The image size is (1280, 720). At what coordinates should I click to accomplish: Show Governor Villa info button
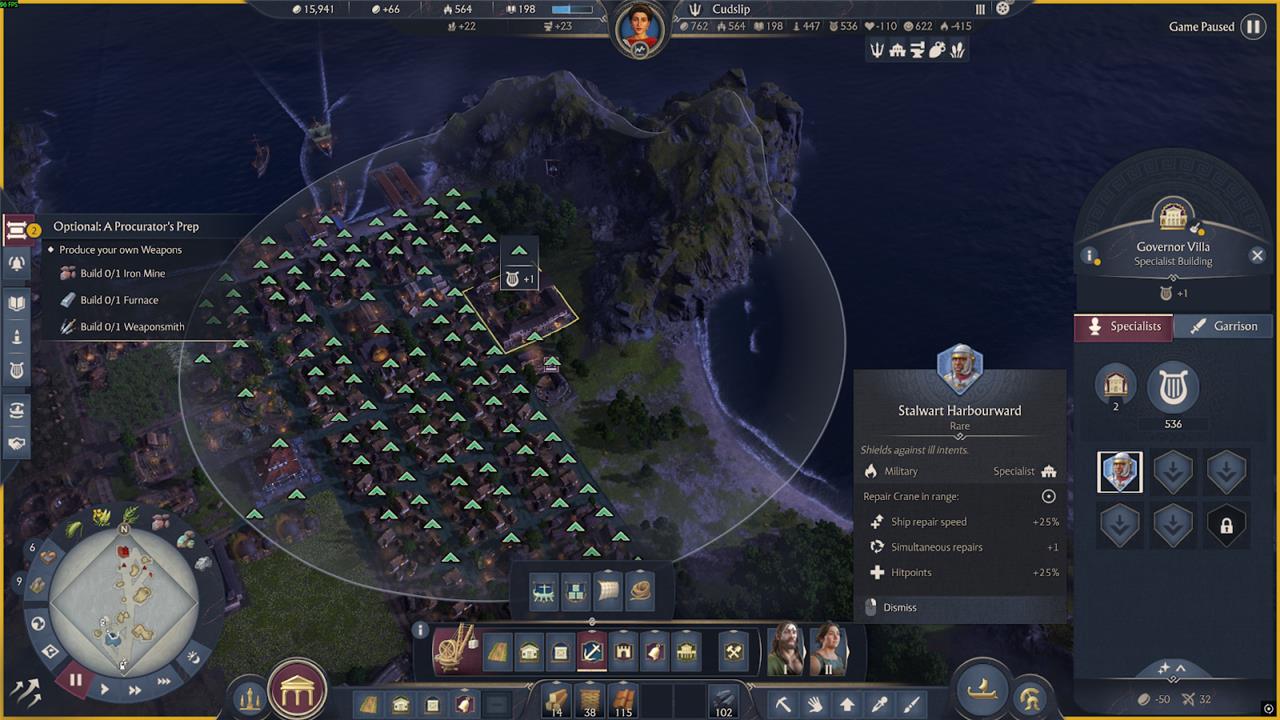click(x=1090, y=255)
